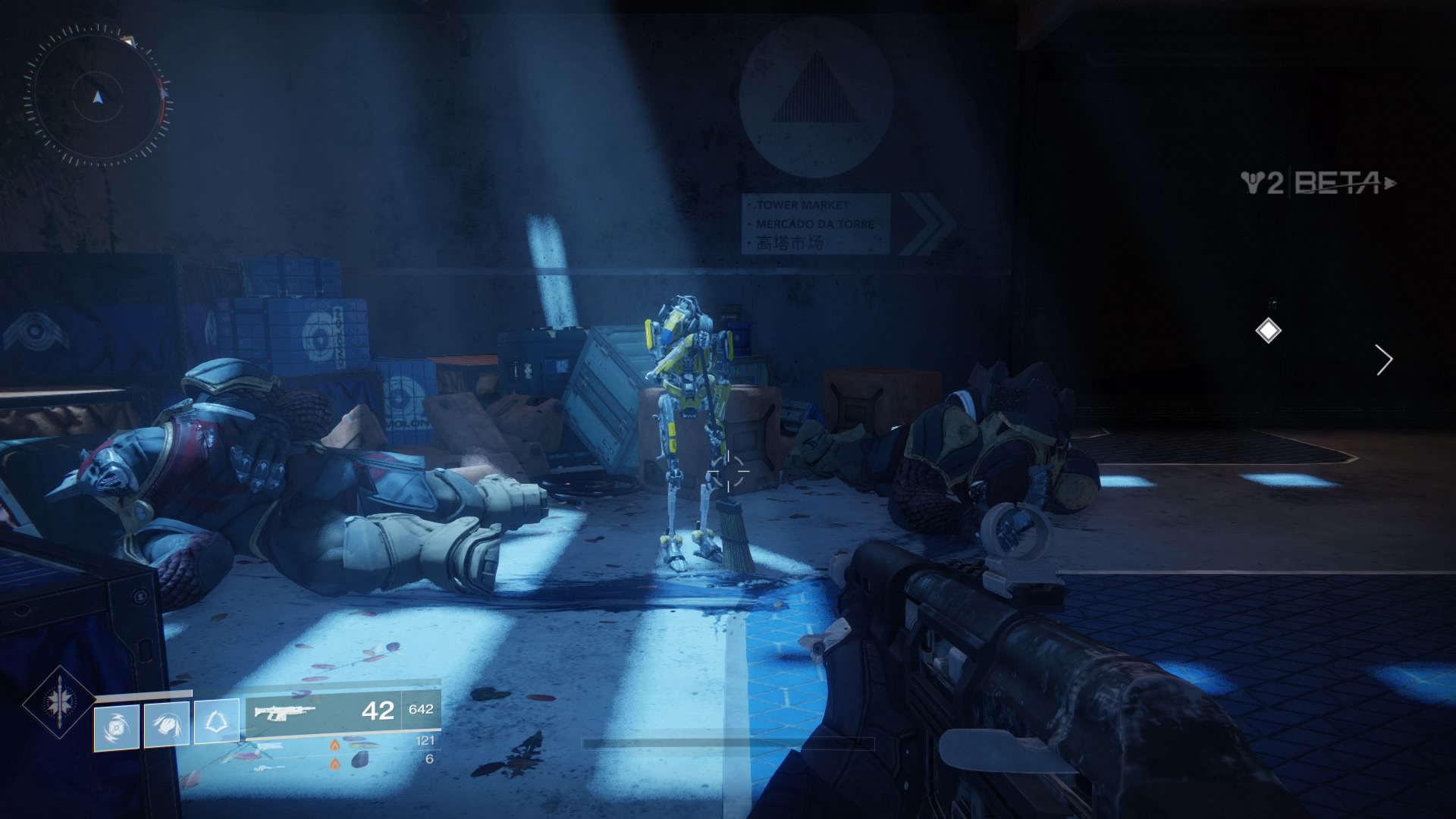Use the grenade ability icon
The image size is (1456, 819).
coord(117,727)
